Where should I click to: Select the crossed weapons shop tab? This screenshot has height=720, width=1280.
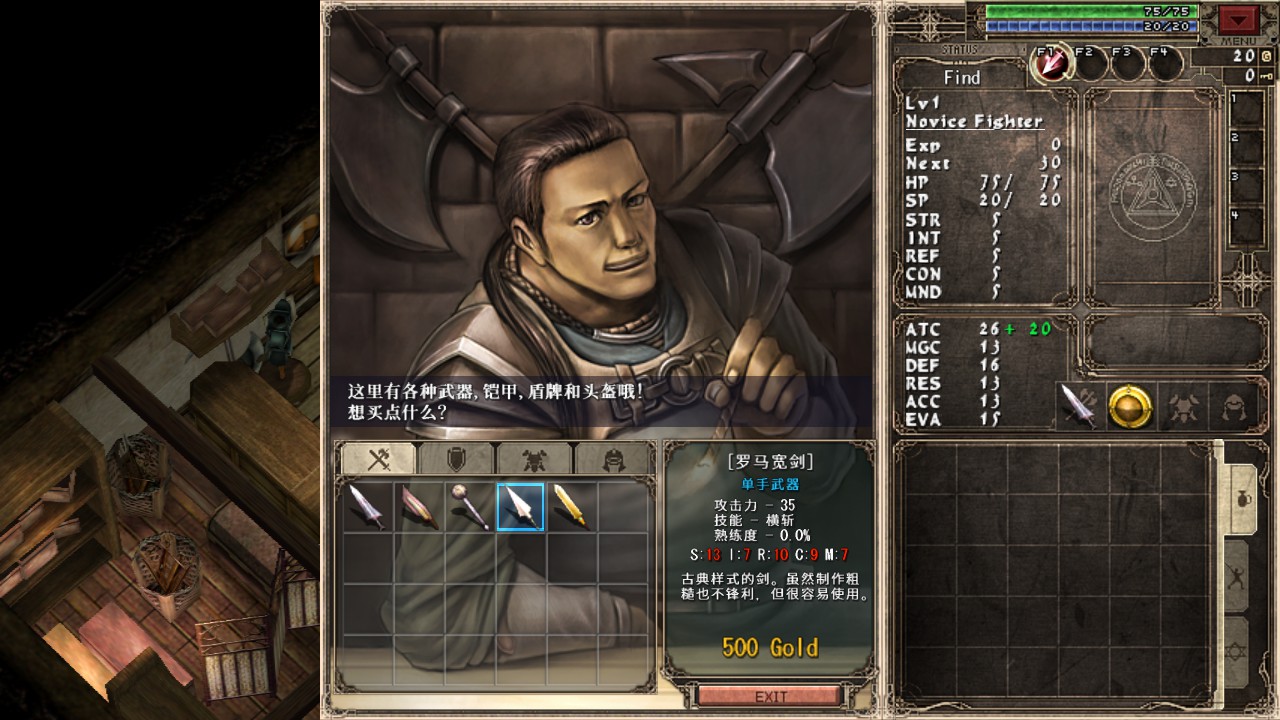(378, 458)
